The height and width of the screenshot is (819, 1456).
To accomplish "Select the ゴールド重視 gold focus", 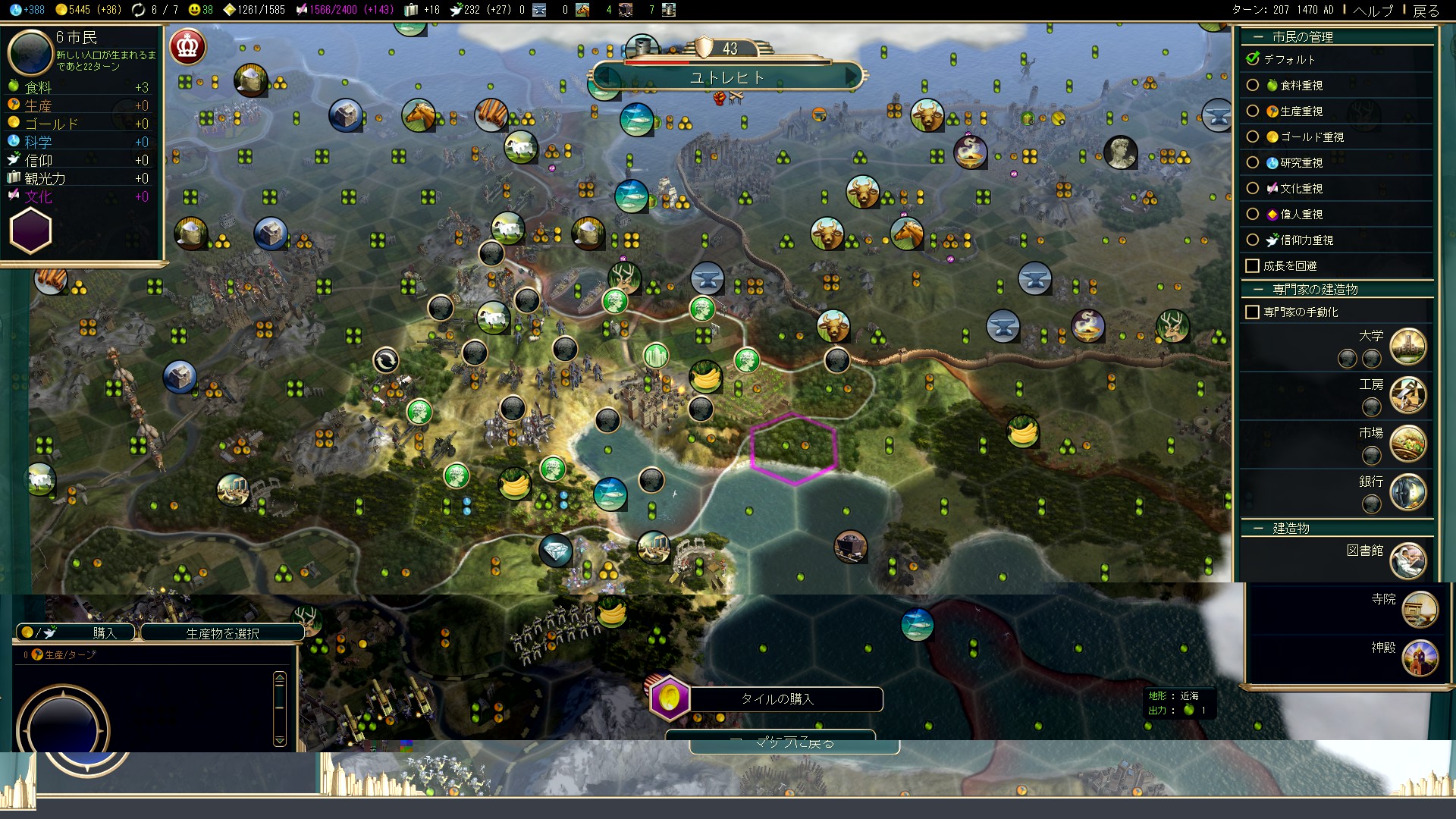I will point(1253,137).
